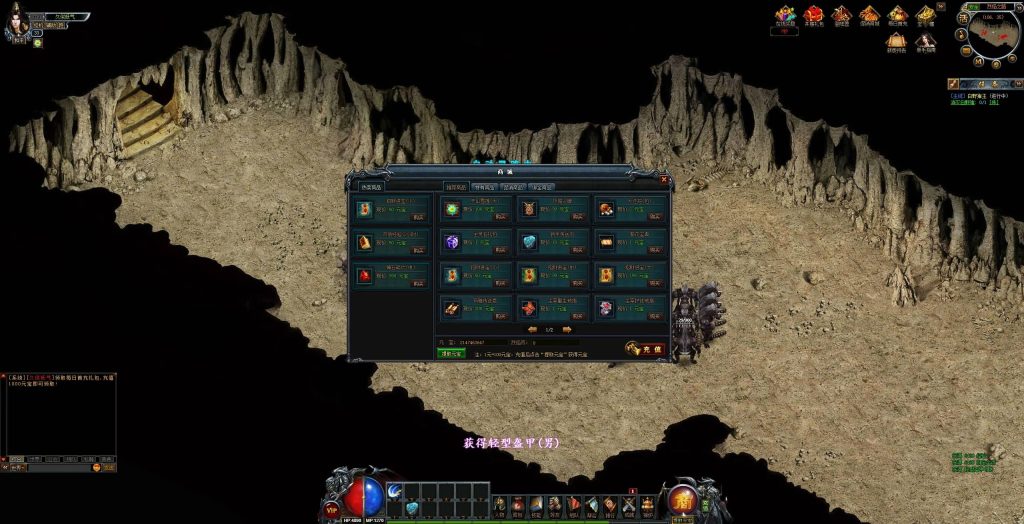Close the shop window
The image size is (1024, 524).
click(x=664, y=180)
